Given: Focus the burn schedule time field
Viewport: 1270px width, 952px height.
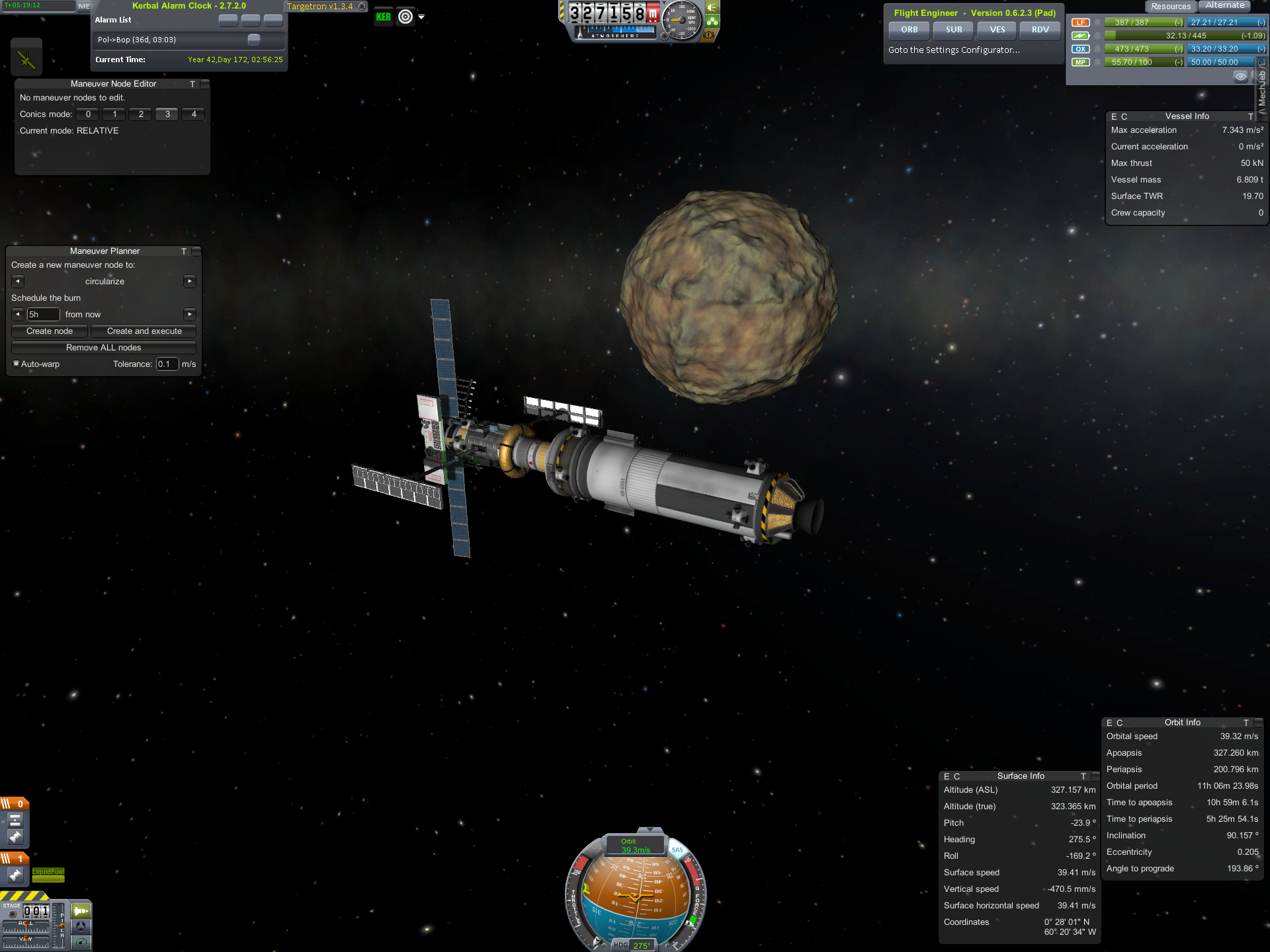Looking at the screenshot, I should pos(43,315).
